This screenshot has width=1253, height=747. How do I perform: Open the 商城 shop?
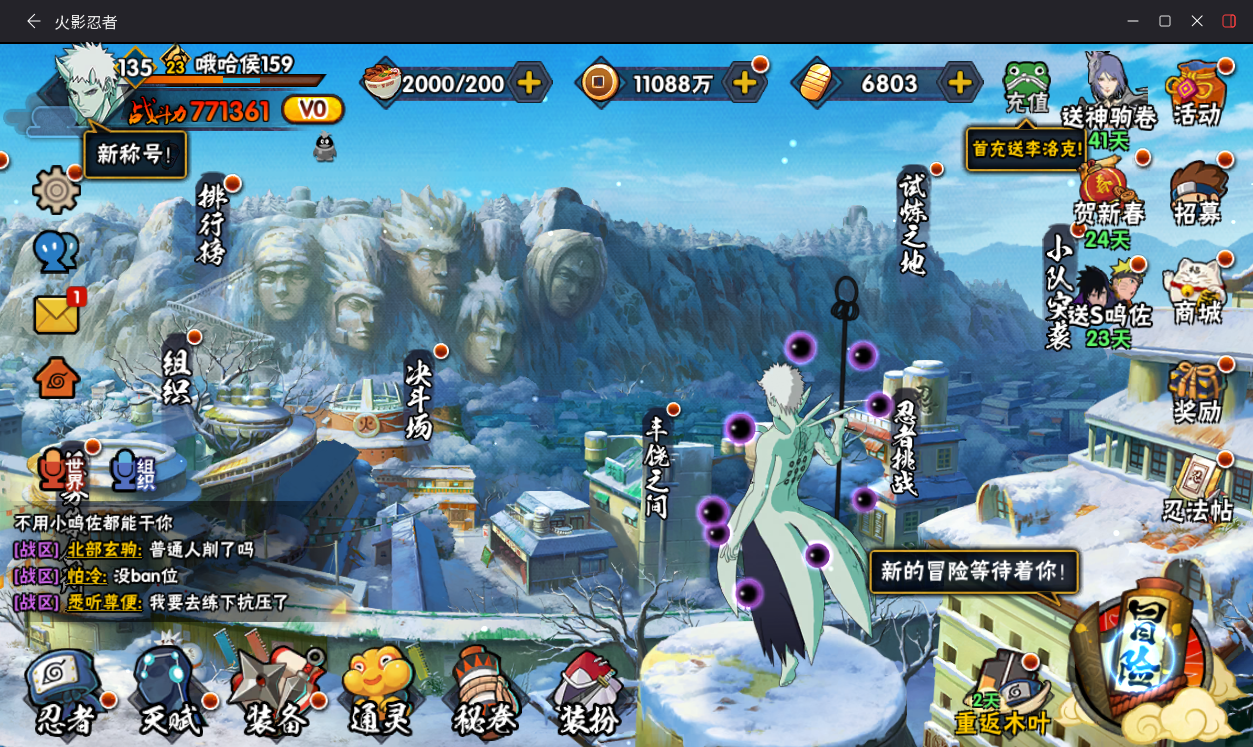(1197, 292)
